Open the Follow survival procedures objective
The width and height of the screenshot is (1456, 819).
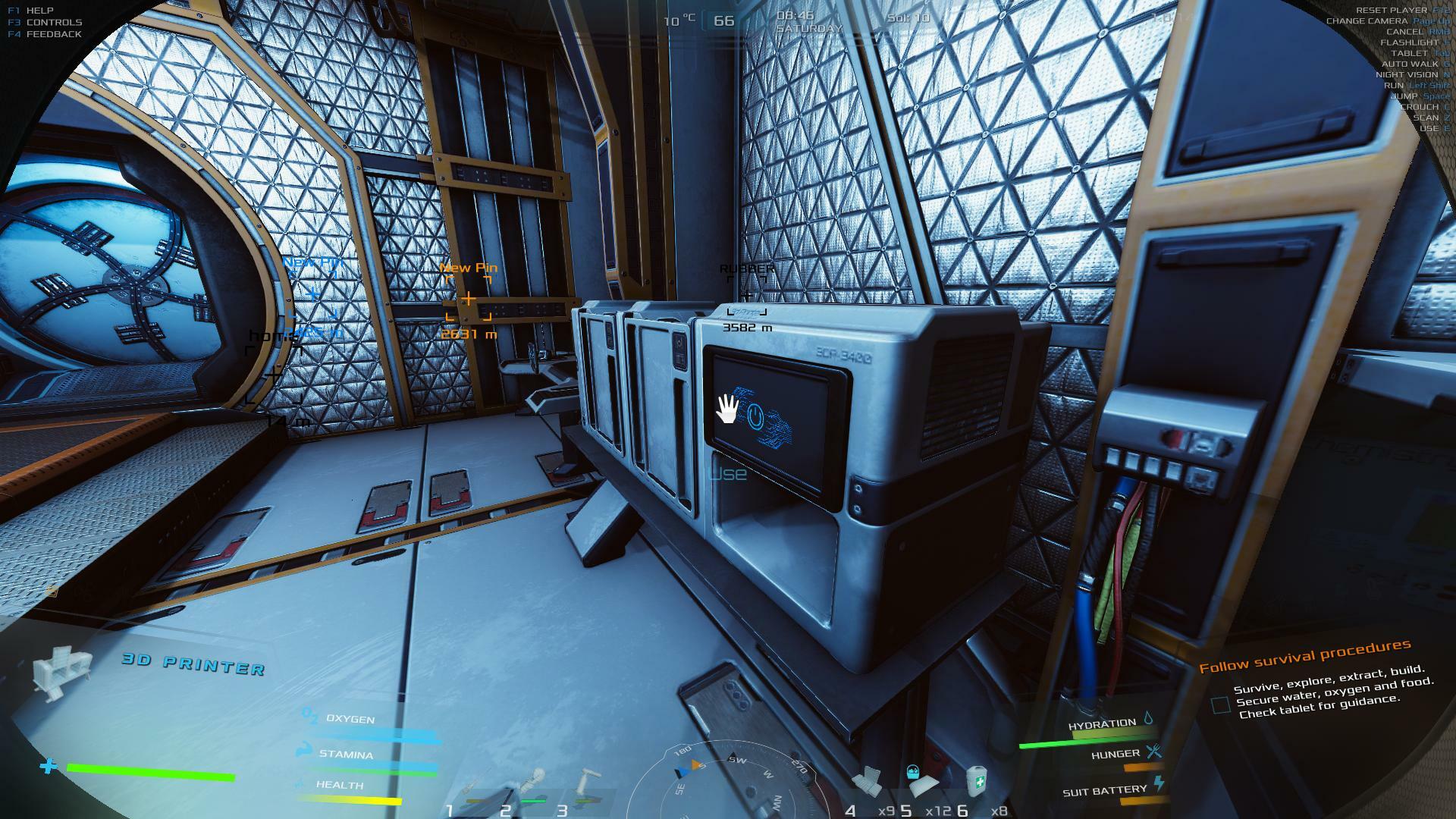pos(1304,657)
